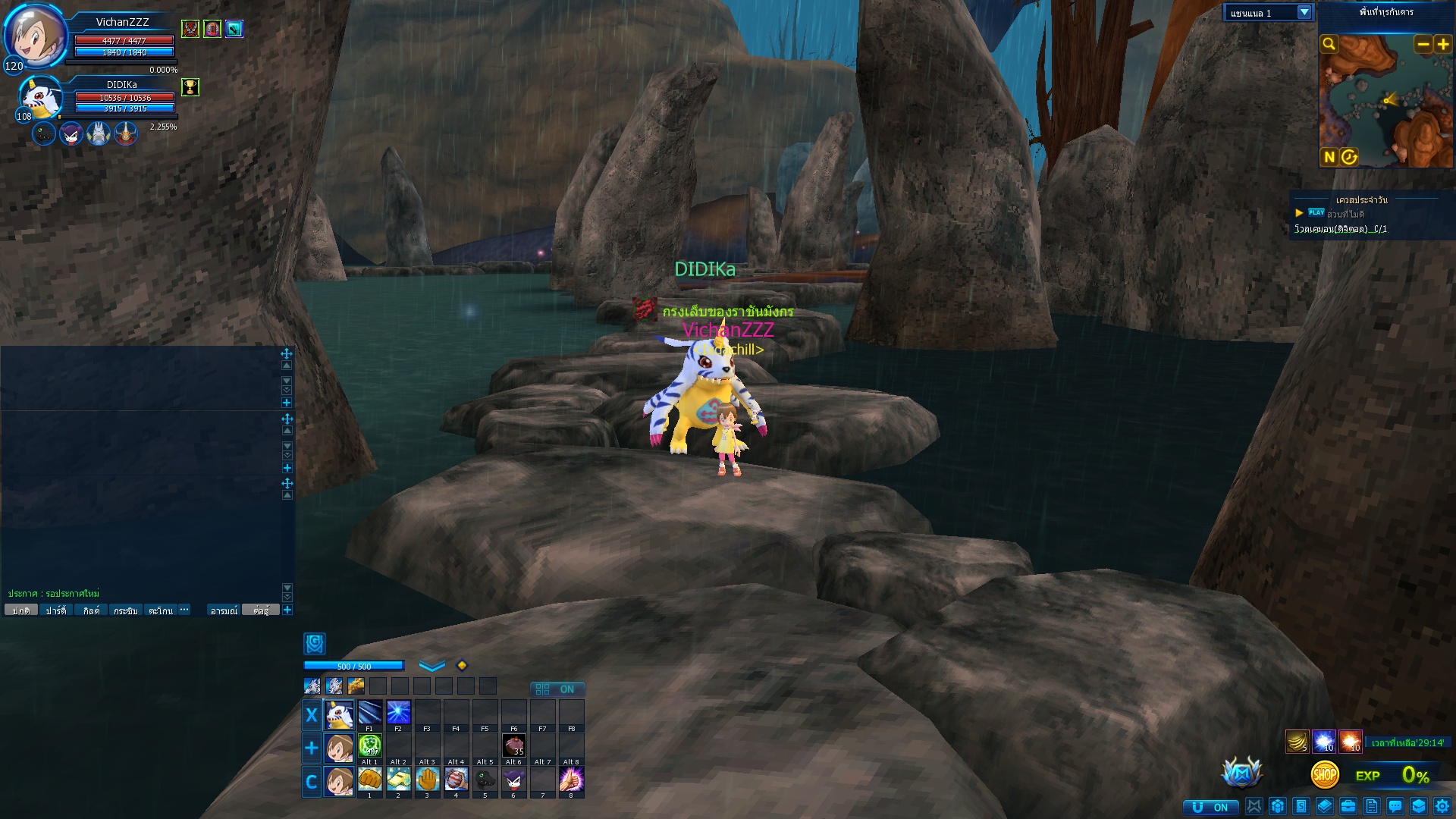Open settings with the gear icon
The height and width of the screenshot is (819, 1456).
point(1442,806)
